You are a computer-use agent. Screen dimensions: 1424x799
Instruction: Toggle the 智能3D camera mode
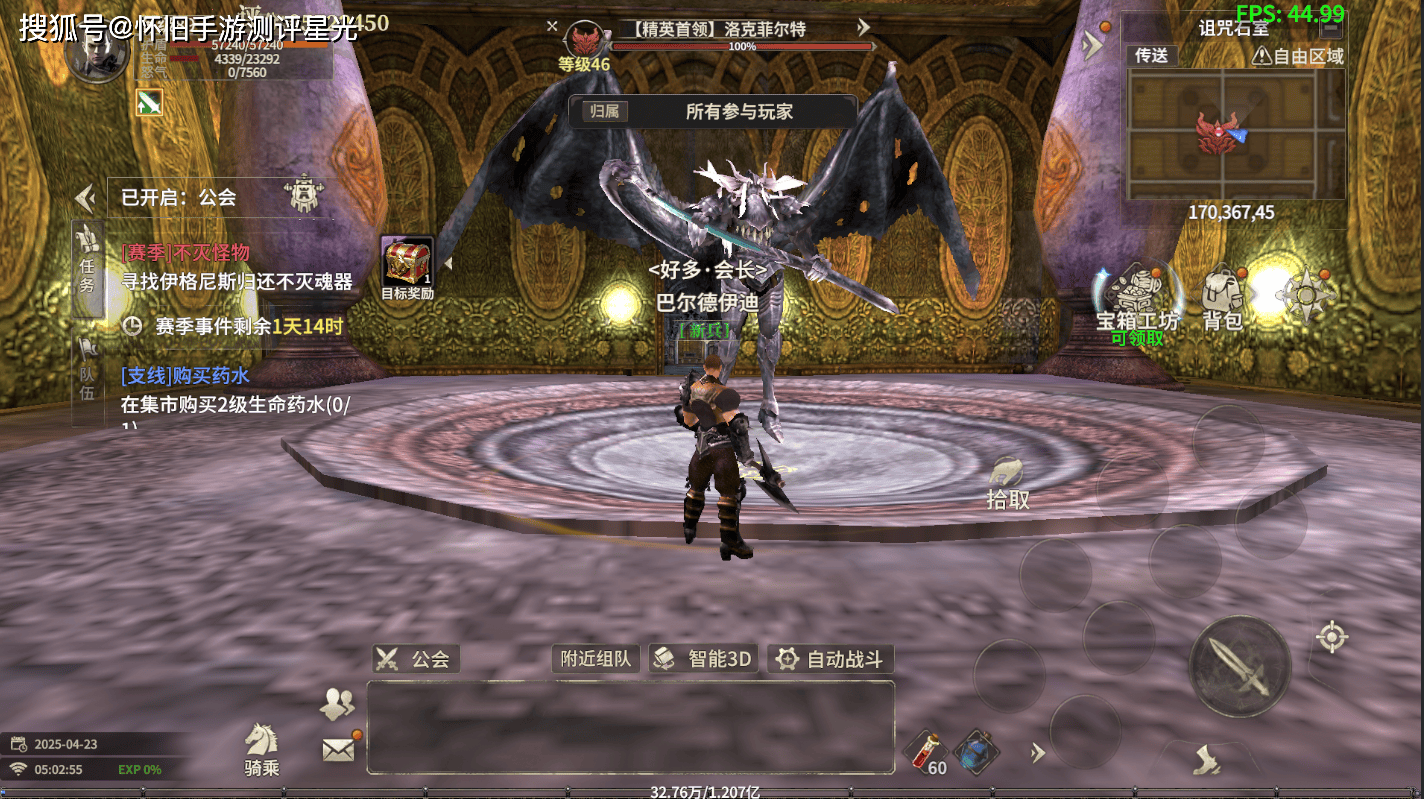tap(704, 659)
